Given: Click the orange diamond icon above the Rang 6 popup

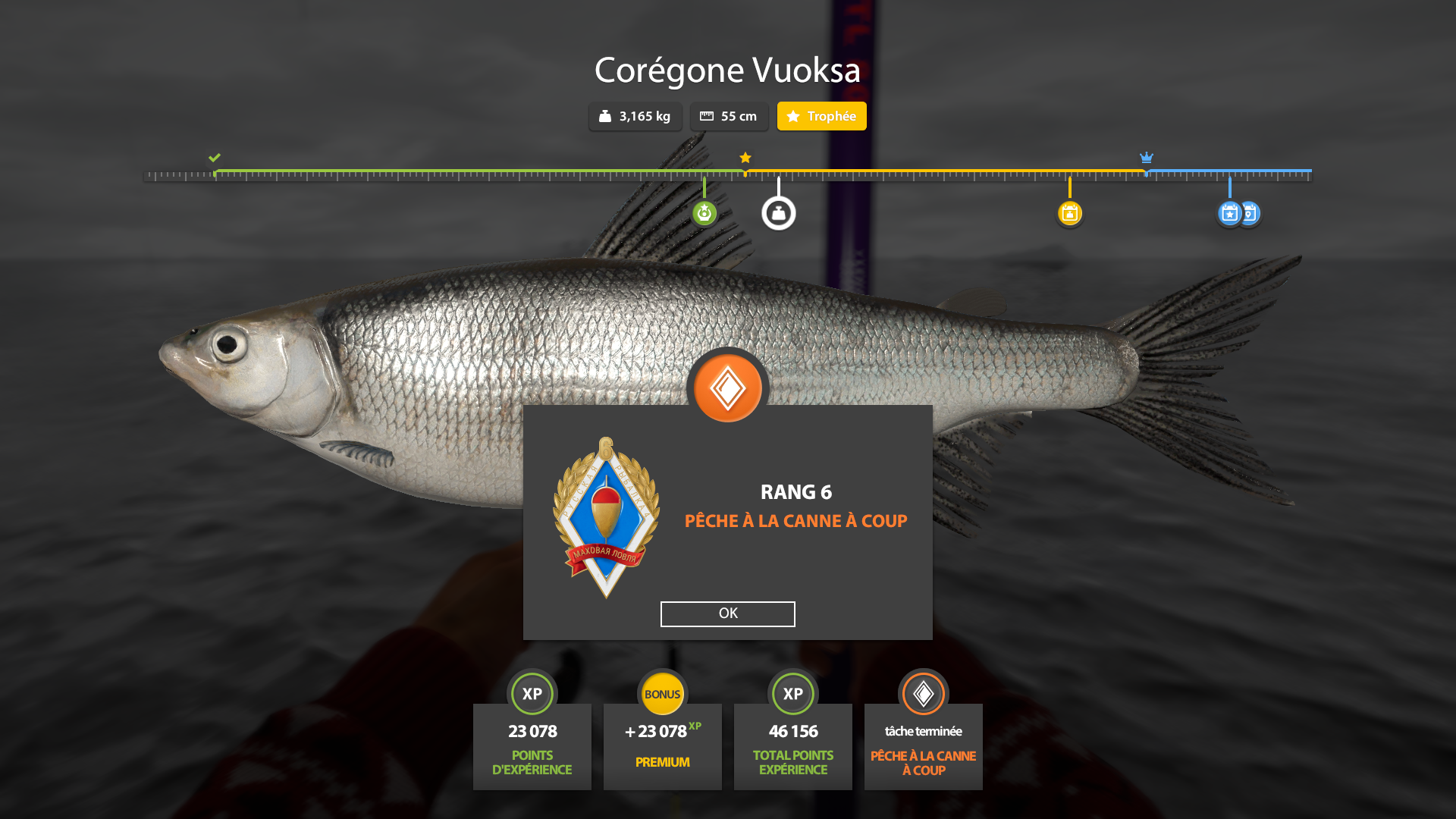Looking at the screenshot, I should tap(727, 387).
